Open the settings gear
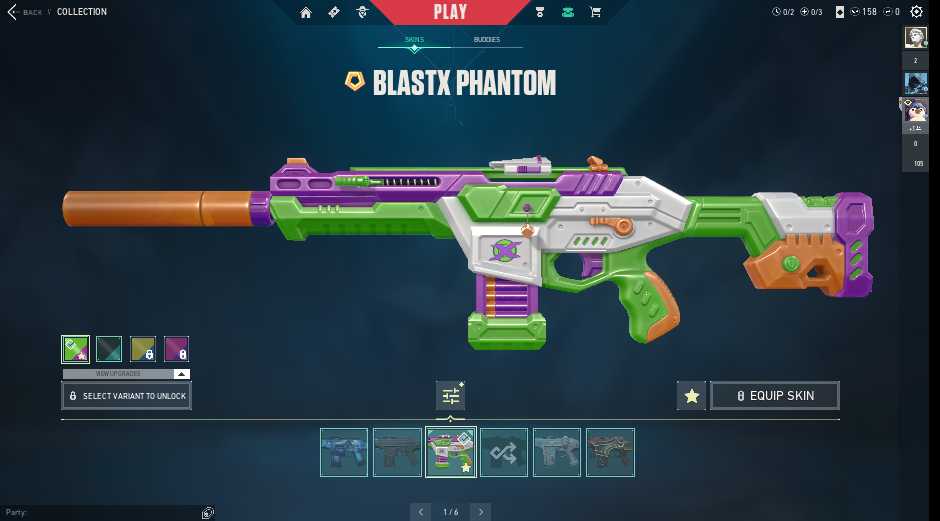940x521 pixels. [916, 12]
